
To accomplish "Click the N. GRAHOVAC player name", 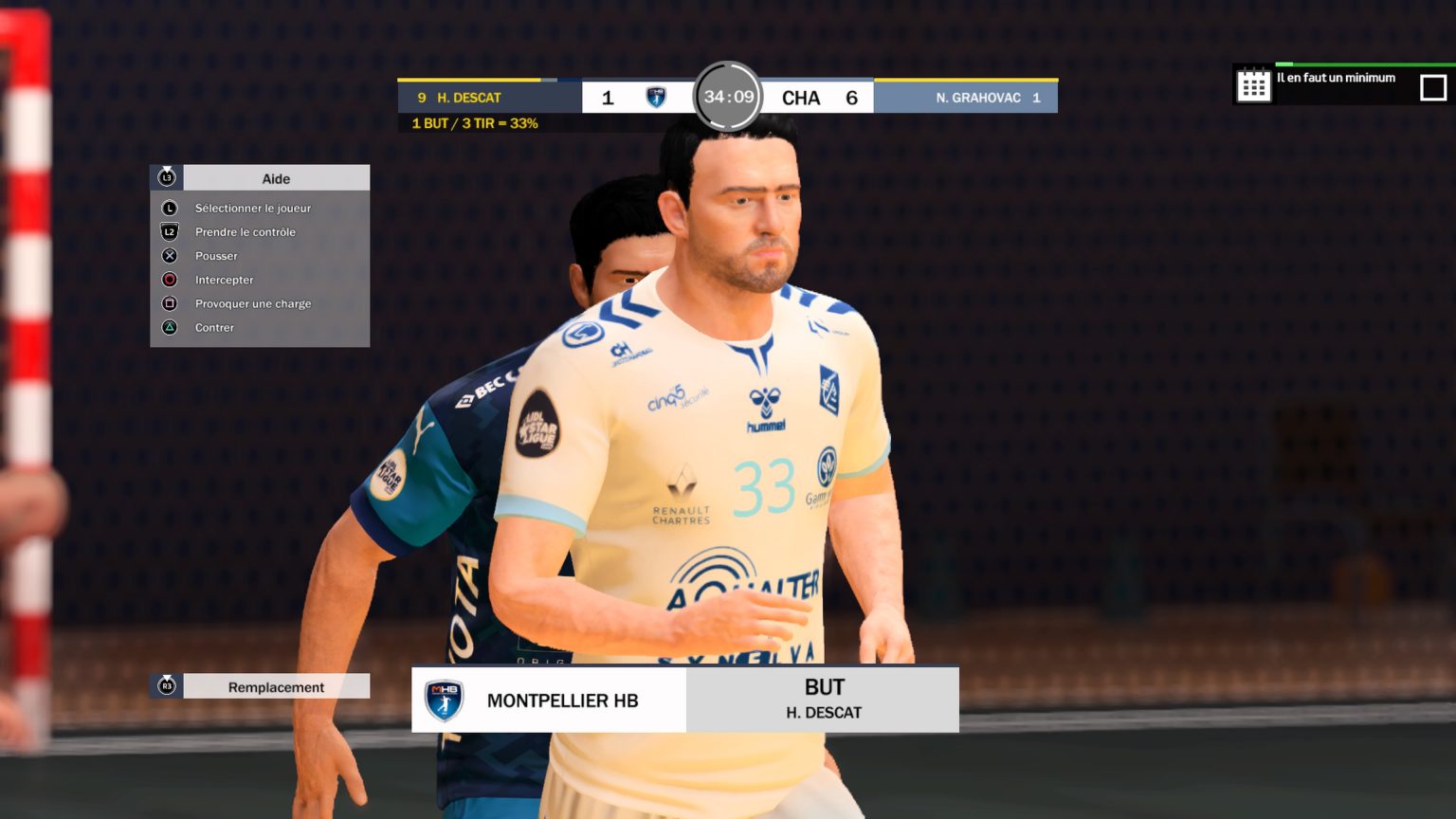I will tap(979, 97).
